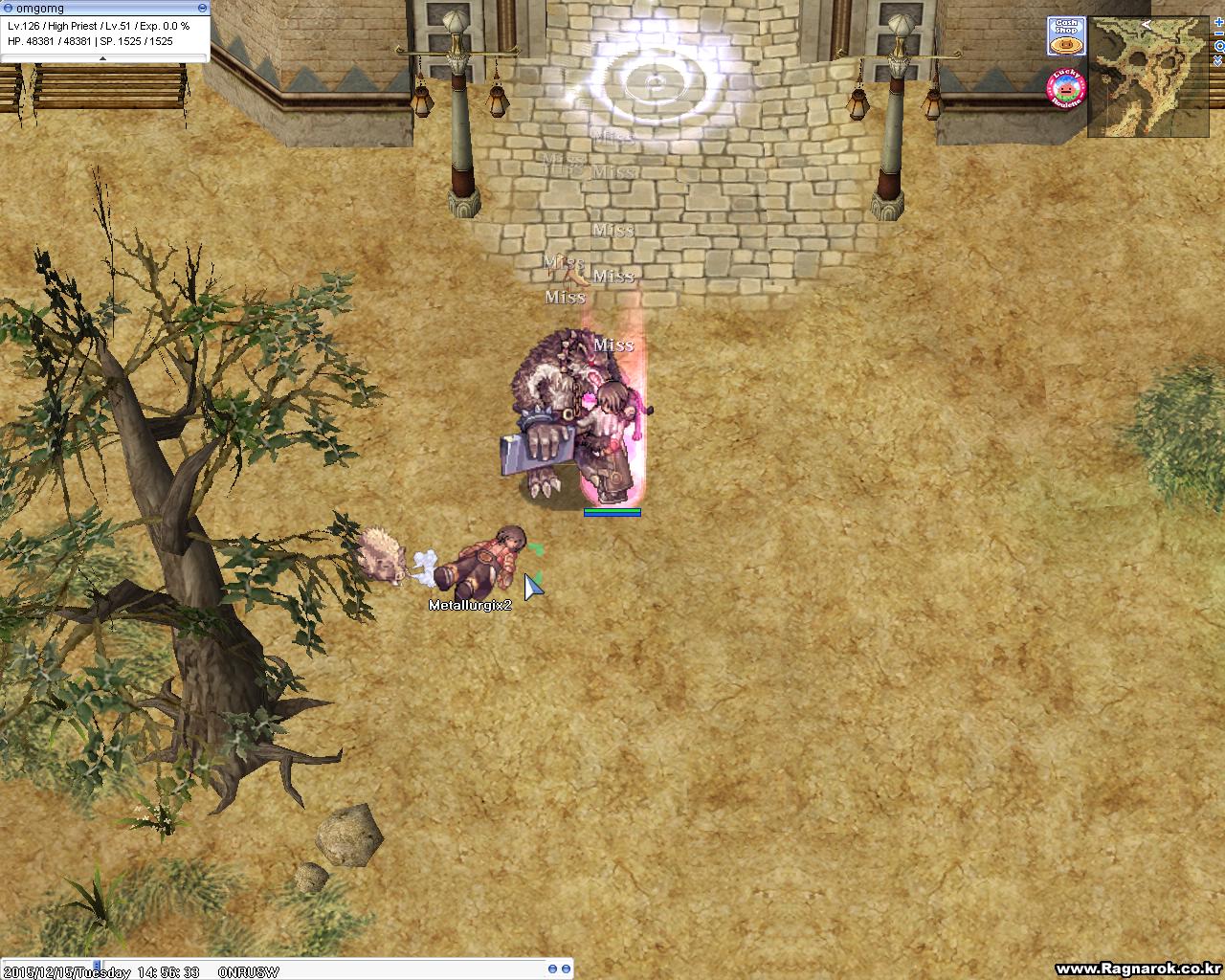Click the blue scrollbar handle on the chat bar

click(x=95, y=964)
